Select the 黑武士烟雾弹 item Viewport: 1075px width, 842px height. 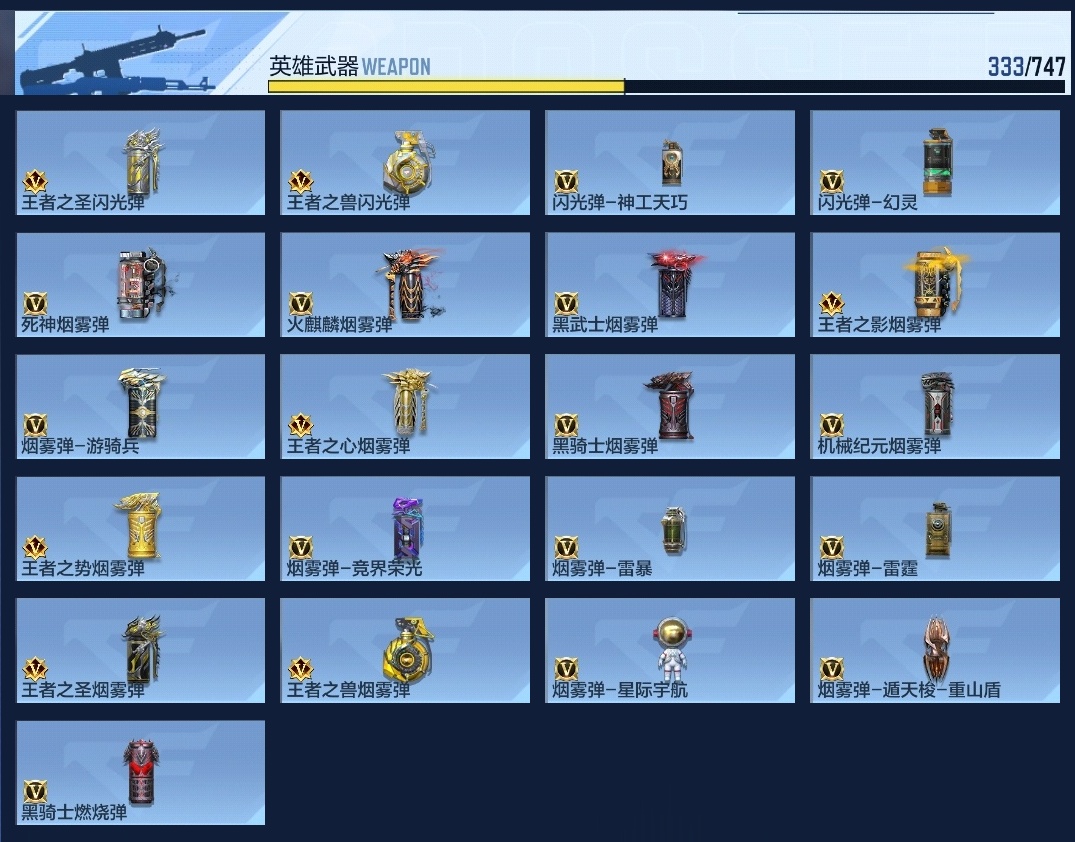pos(670,284)
